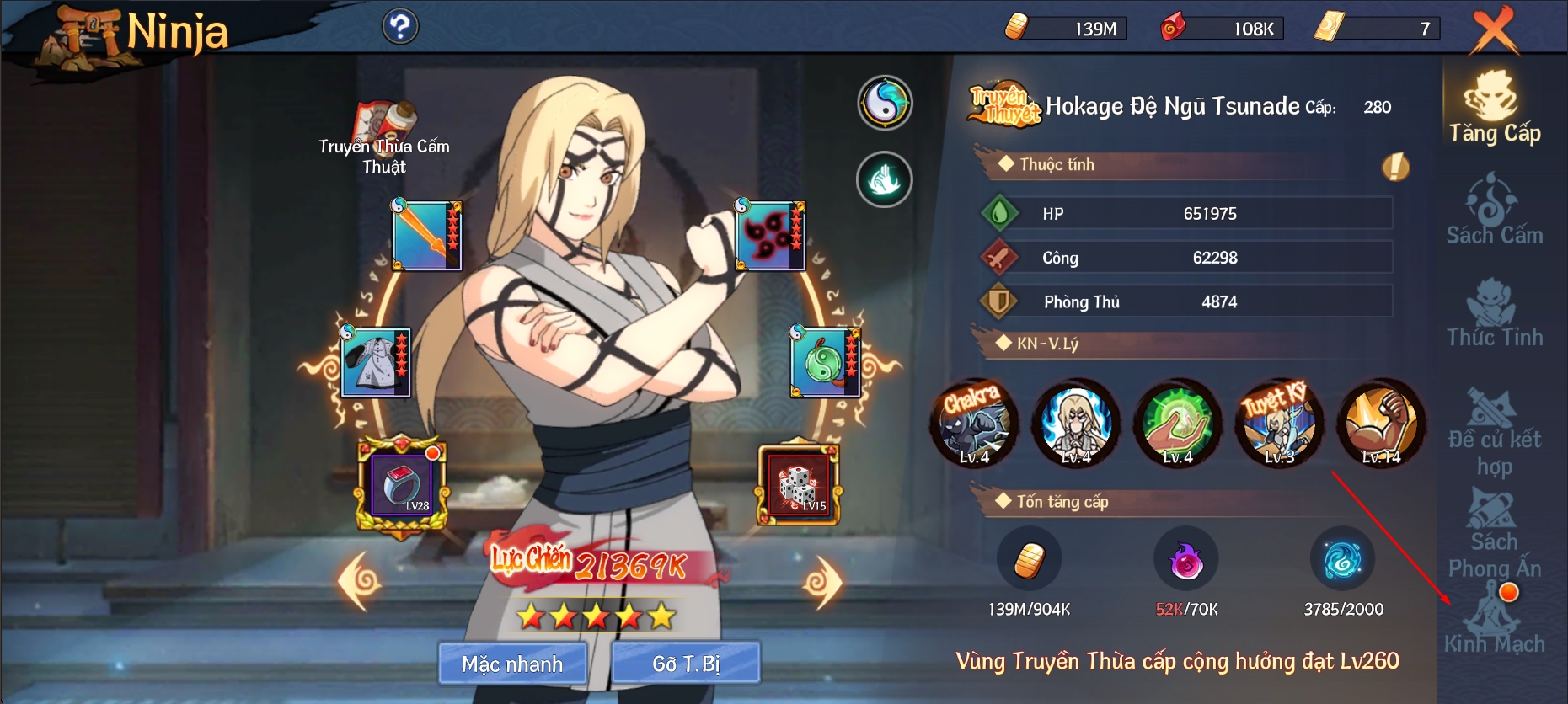This screenshot has height=704, width=1568.
Task: Open the Chakra skill icon
Action: 973,422
